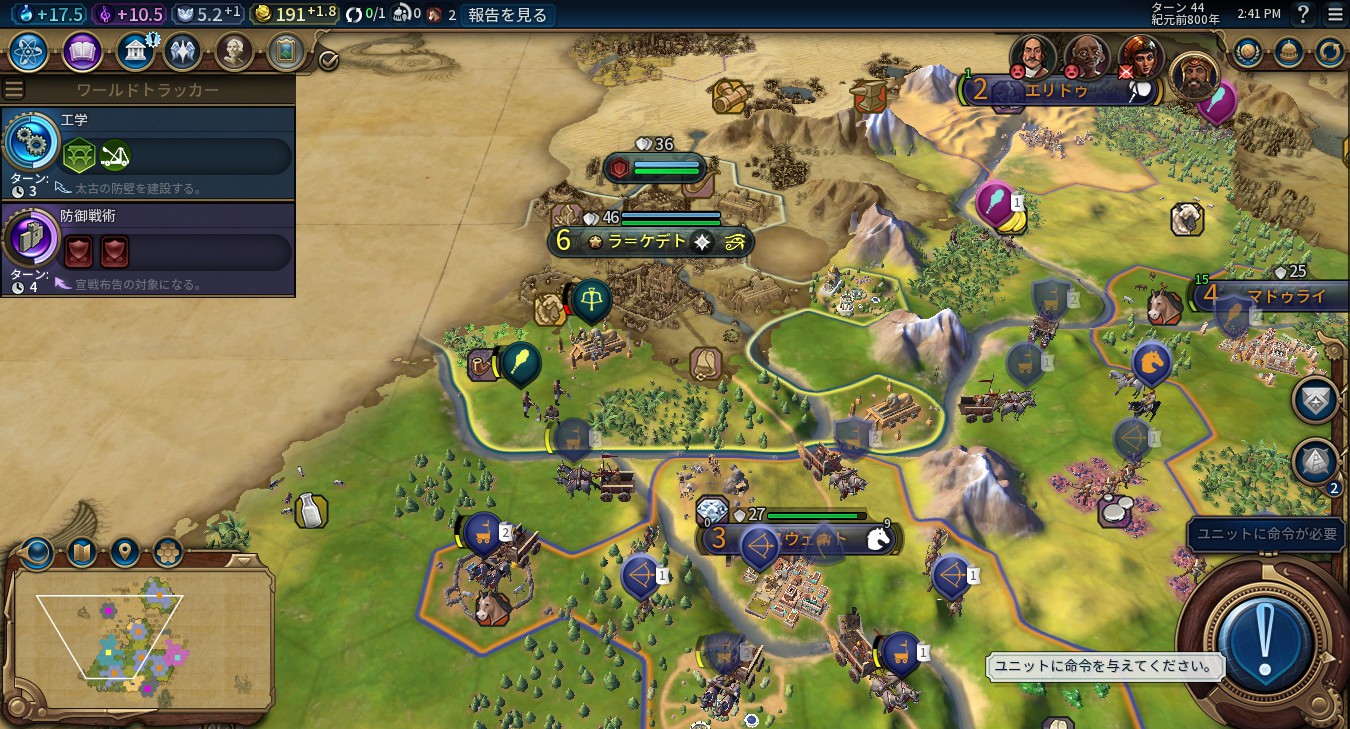
Task: Click the exclamation unit-orders action button
Action: (x=1264, y=641)
